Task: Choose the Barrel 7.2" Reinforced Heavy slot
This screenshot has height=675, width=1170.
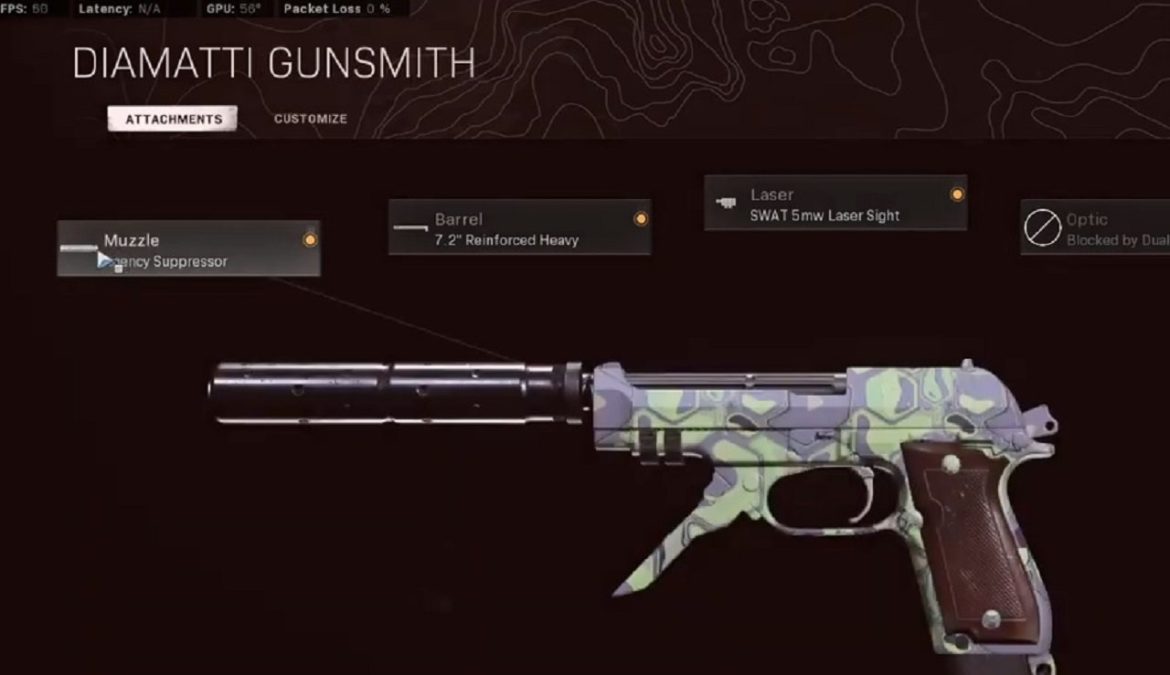Action: pyautogui.click(x=519, y=228)
